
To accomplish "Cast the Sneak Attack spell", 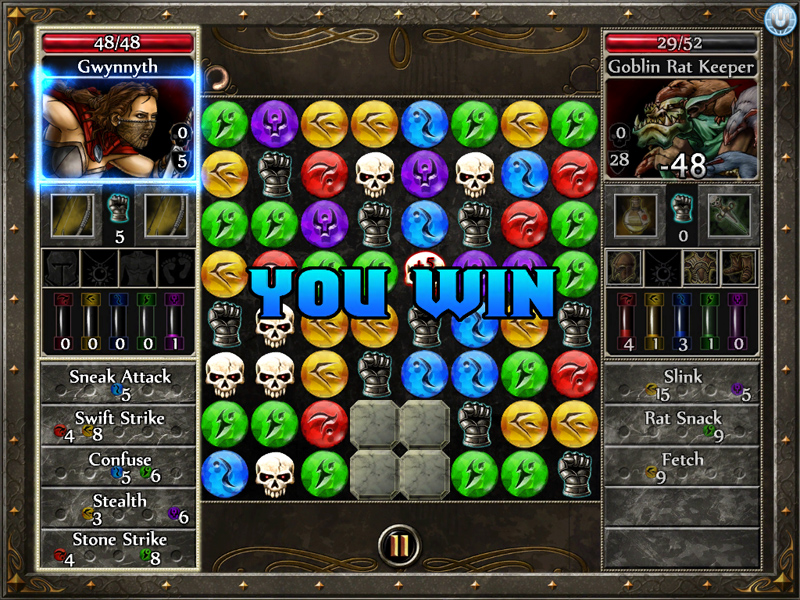I will (120, 385).
